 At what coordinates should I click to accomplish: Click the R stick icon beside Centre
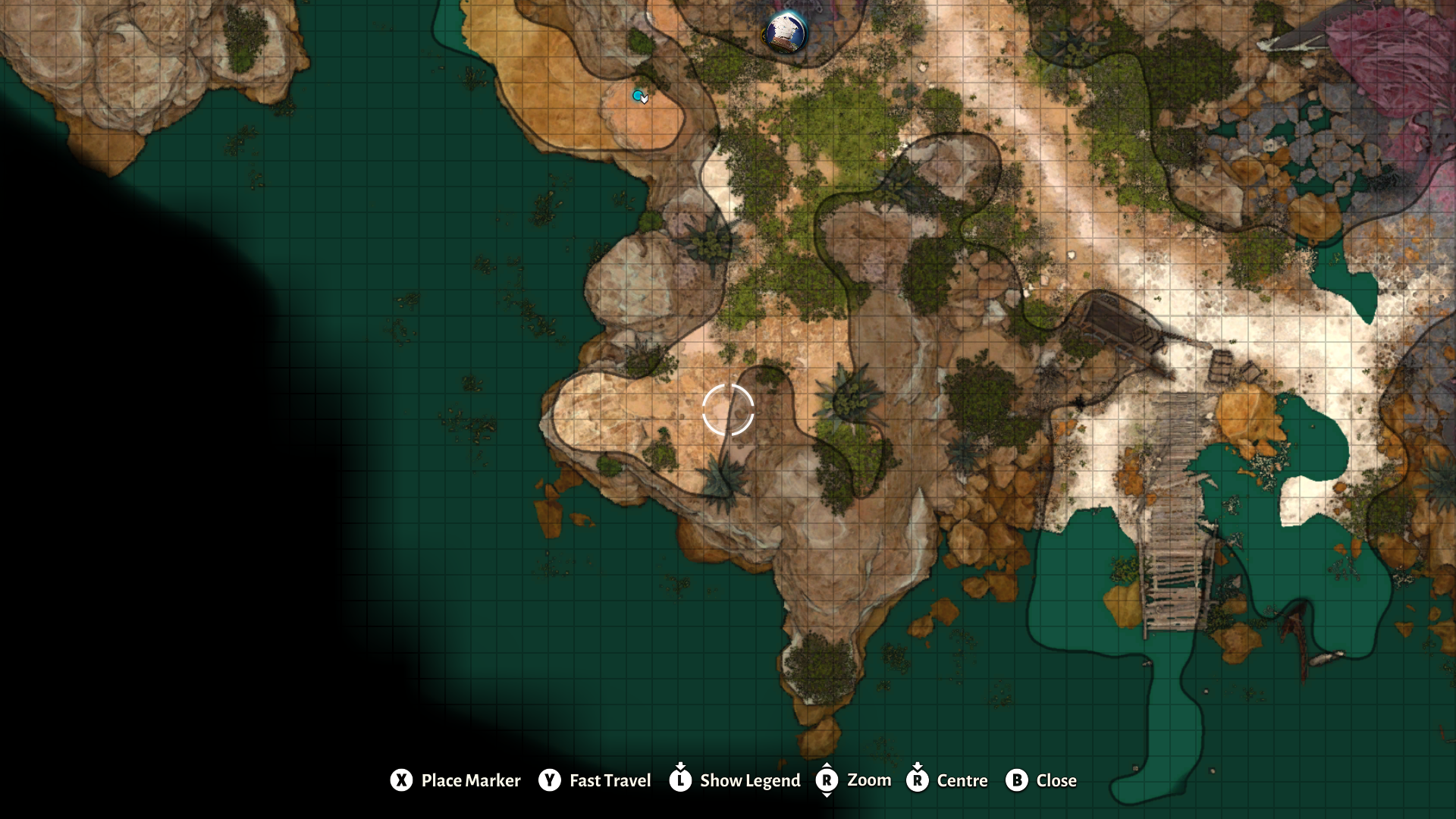tap(918, 780)
